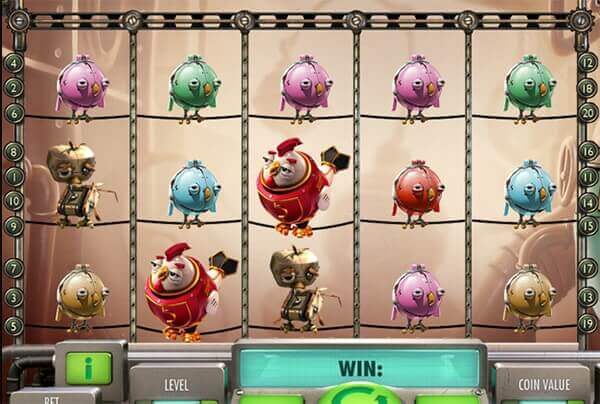Highlight payline number 20
Viewport: 600px width, 404px height.
588,113
